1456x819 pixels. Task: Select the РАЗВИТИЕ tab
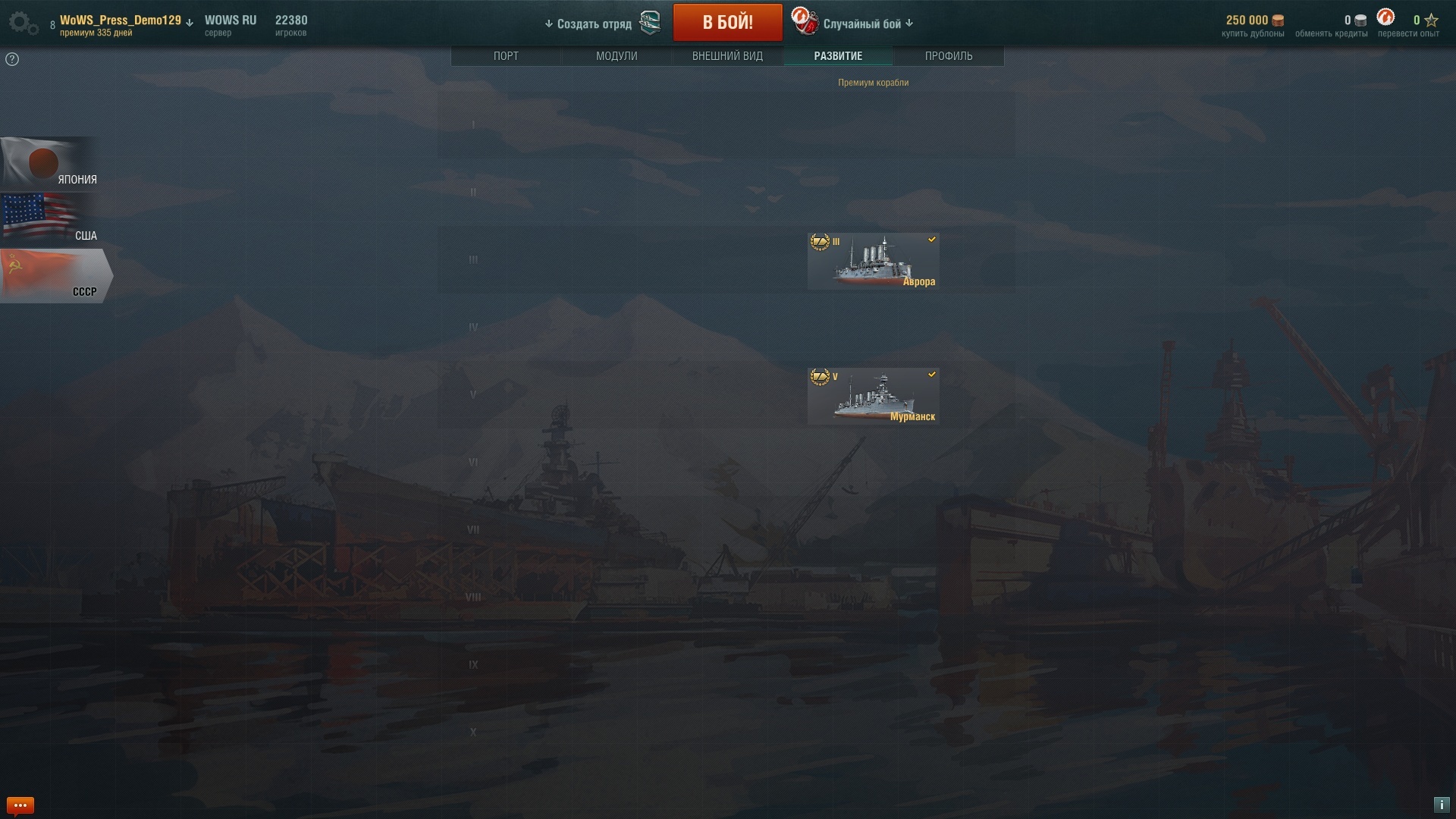[838, 56]
